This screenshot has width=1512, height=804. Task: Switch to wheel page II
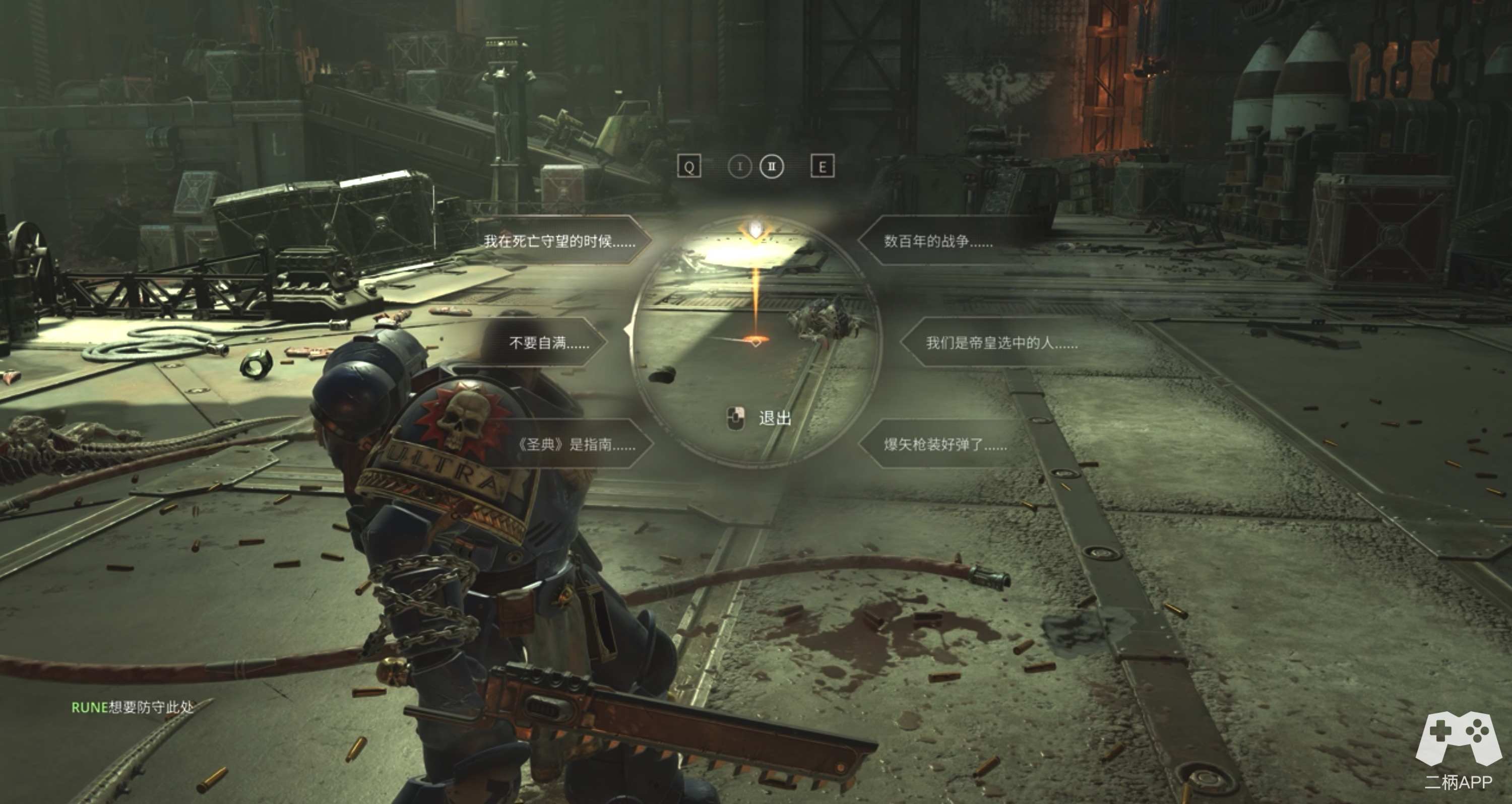pos(771,167)
